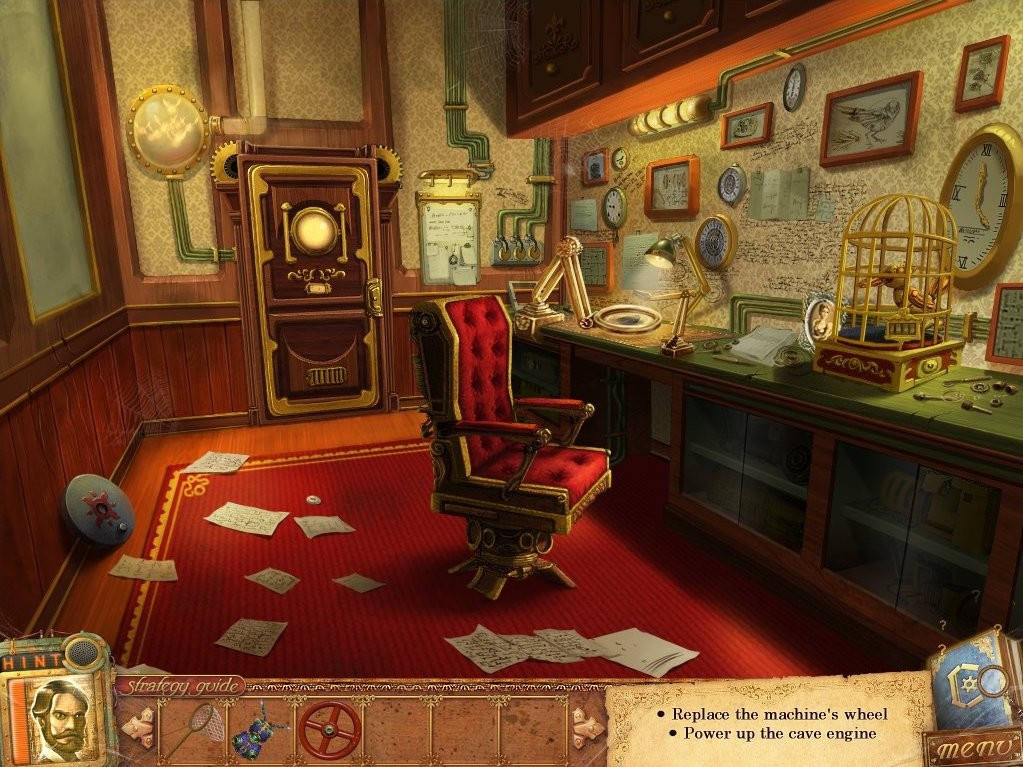Open the strategy guide
This screenshot has height=767, width=1023.
[180, 686]
